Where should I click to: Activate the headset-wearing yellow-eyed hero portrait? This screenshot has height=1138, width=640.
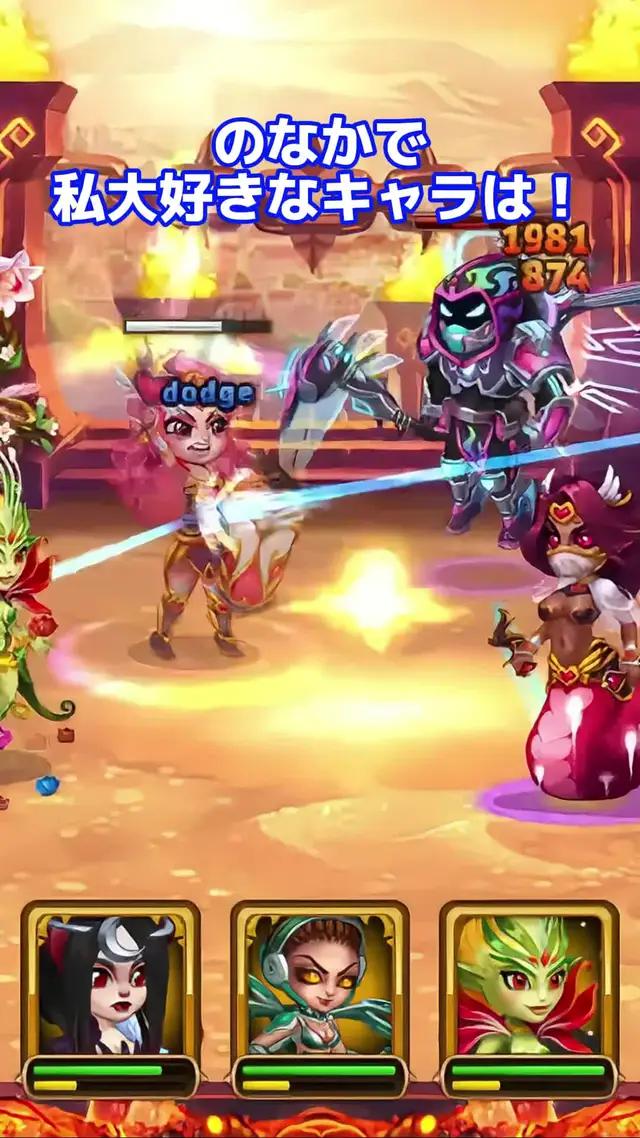pos(320,985)
